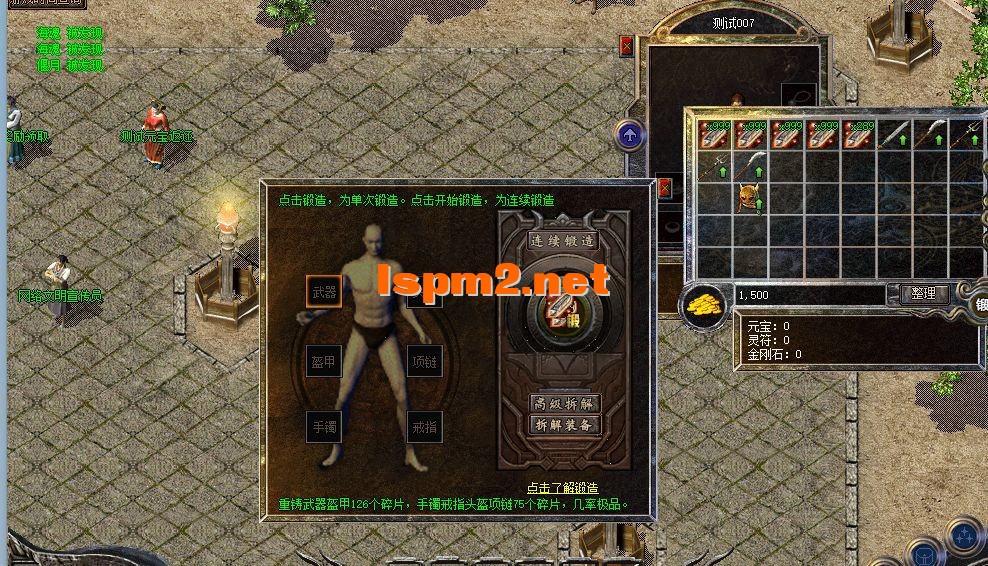Select the straight sword in the bag

(895, 134)
